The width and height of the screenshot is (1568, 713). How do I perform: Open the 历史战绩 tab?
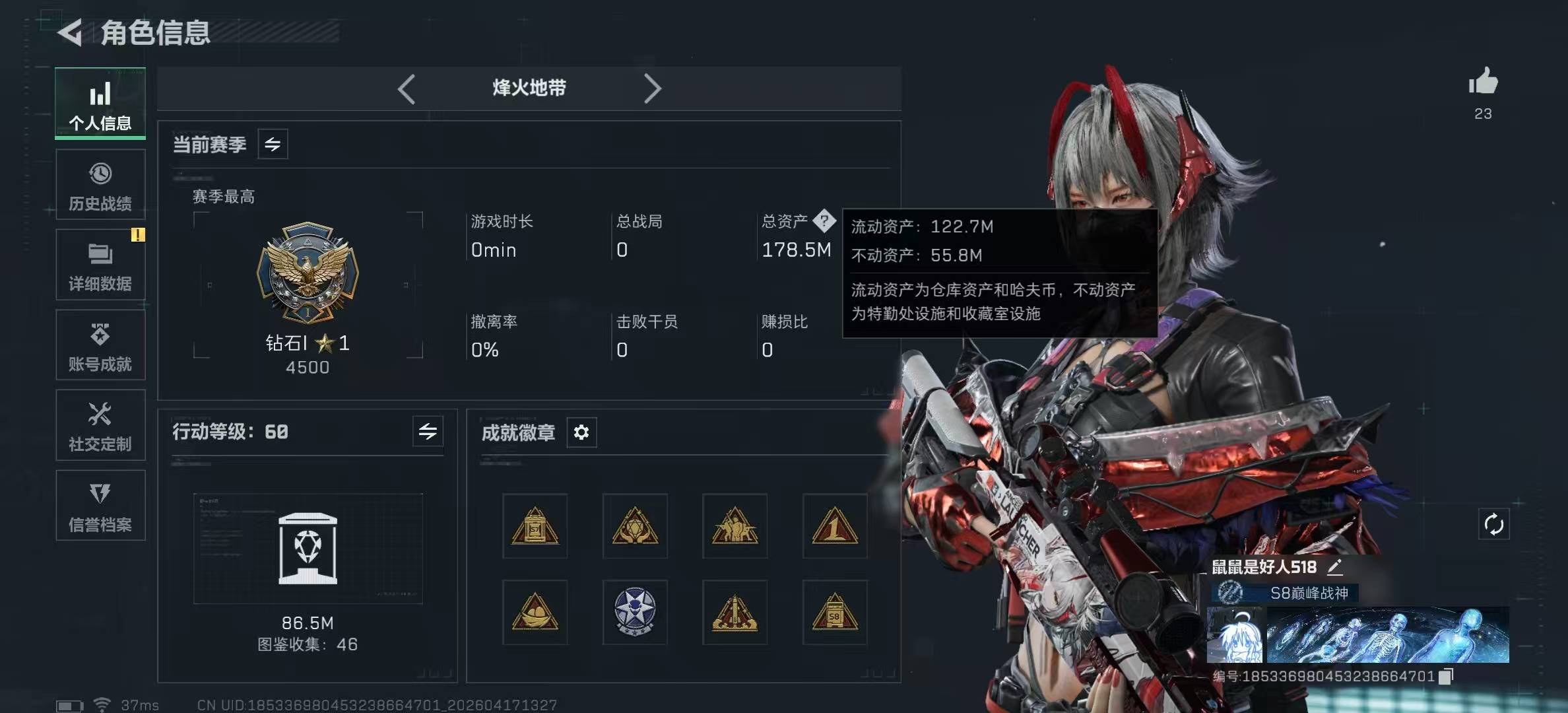[x=100, y=185]
